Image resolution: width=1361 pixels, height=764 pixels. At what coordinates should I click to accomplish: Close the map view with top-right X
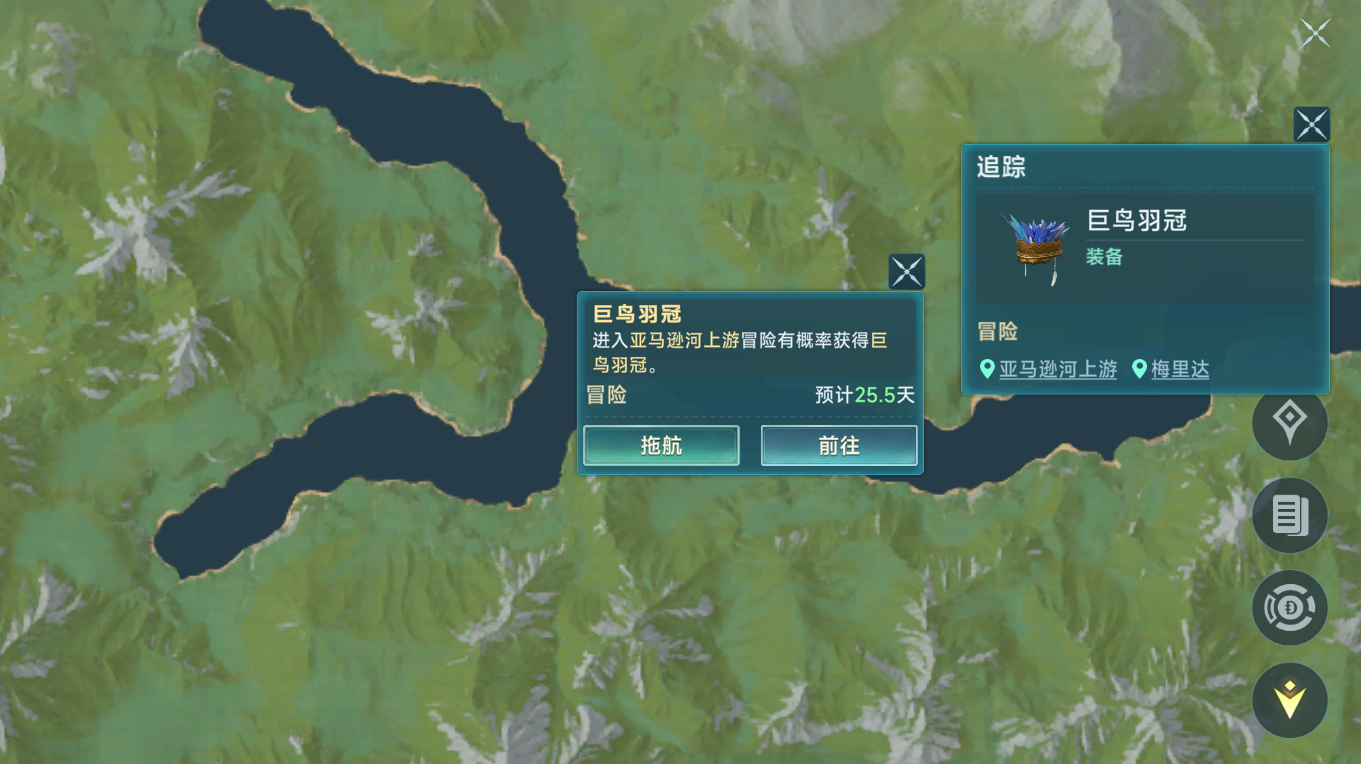pyautogui.click(x=1314, y=32)
